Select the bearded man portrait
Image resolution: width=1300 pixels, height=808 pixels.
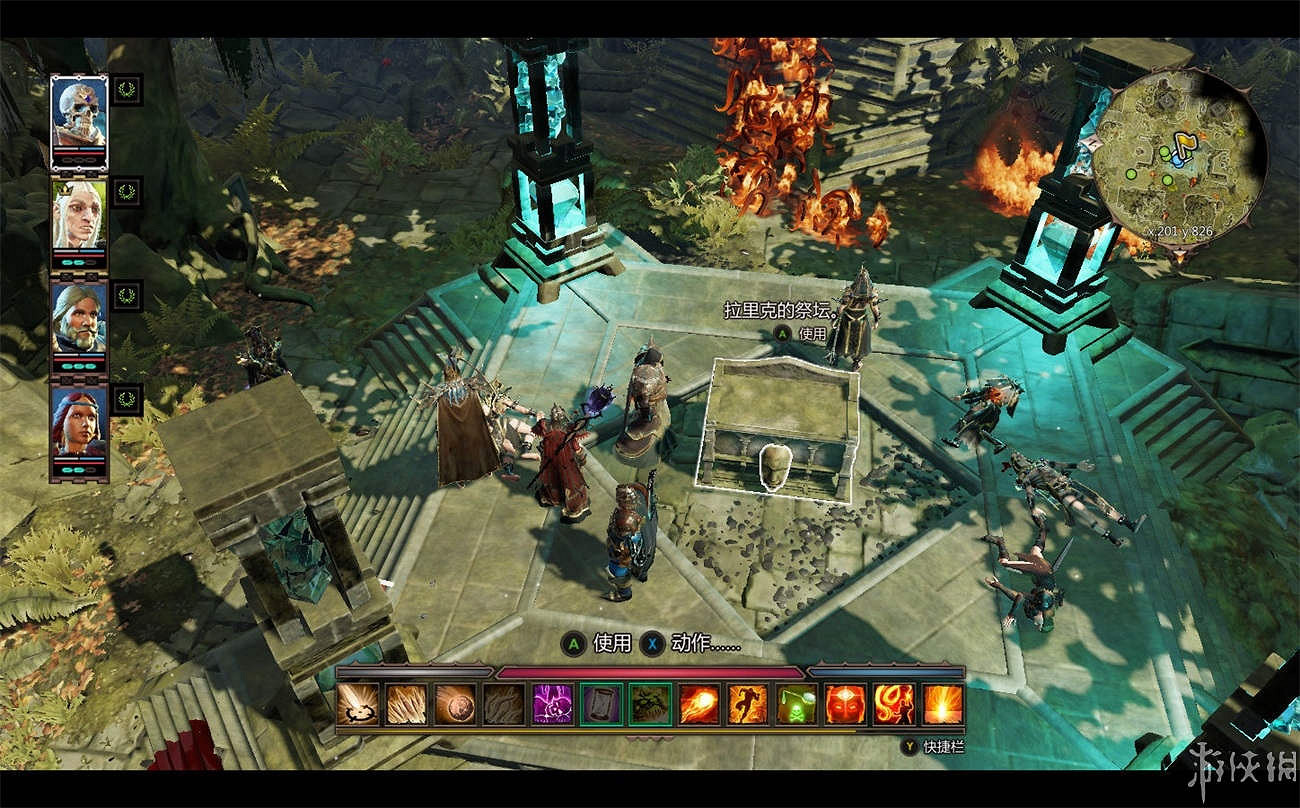(x=79, y=317)
